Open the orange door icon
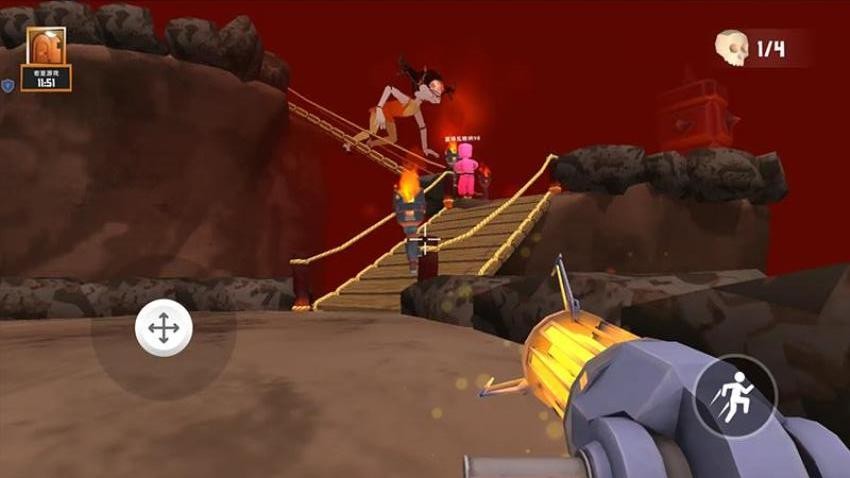Screen dimensions: 850x478 click(x=46, y=48)
